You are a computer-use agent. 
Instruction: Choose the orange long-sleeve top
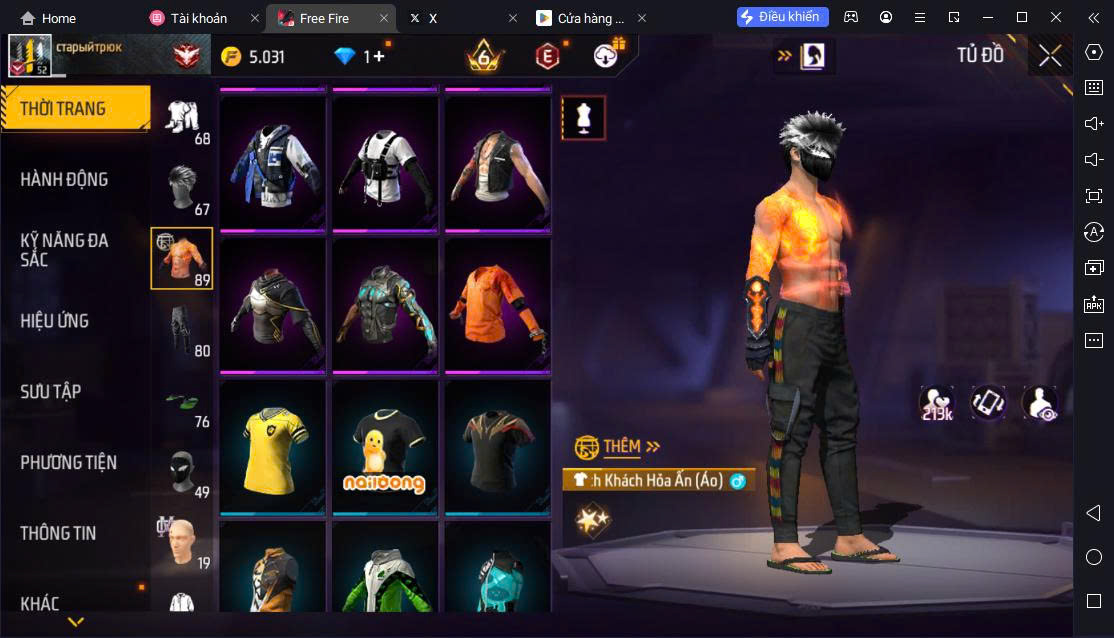[497, 304]
